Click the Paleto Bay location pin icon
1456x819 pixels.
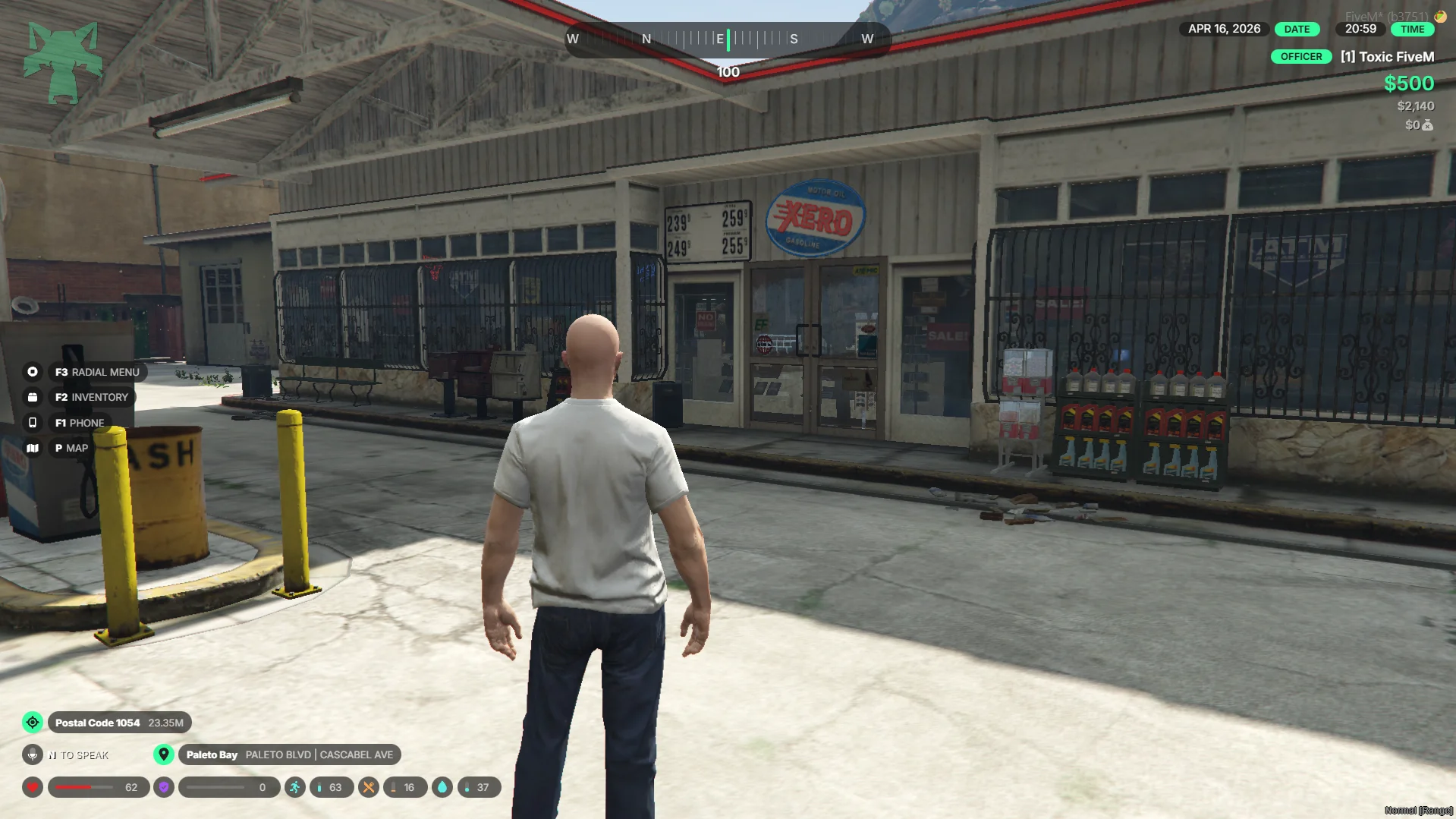[164, 754]
